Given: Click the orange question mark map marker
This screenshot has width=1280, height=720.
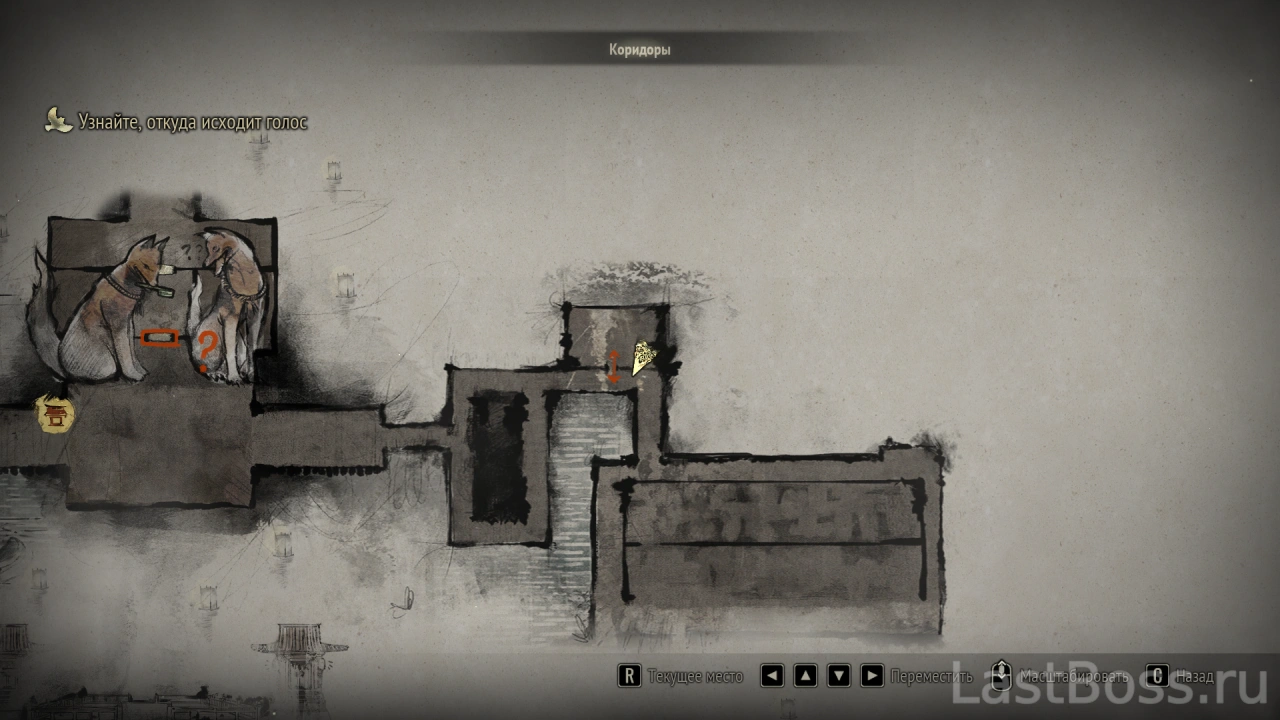Looking at the screenshot, I should tap(206, 351).
